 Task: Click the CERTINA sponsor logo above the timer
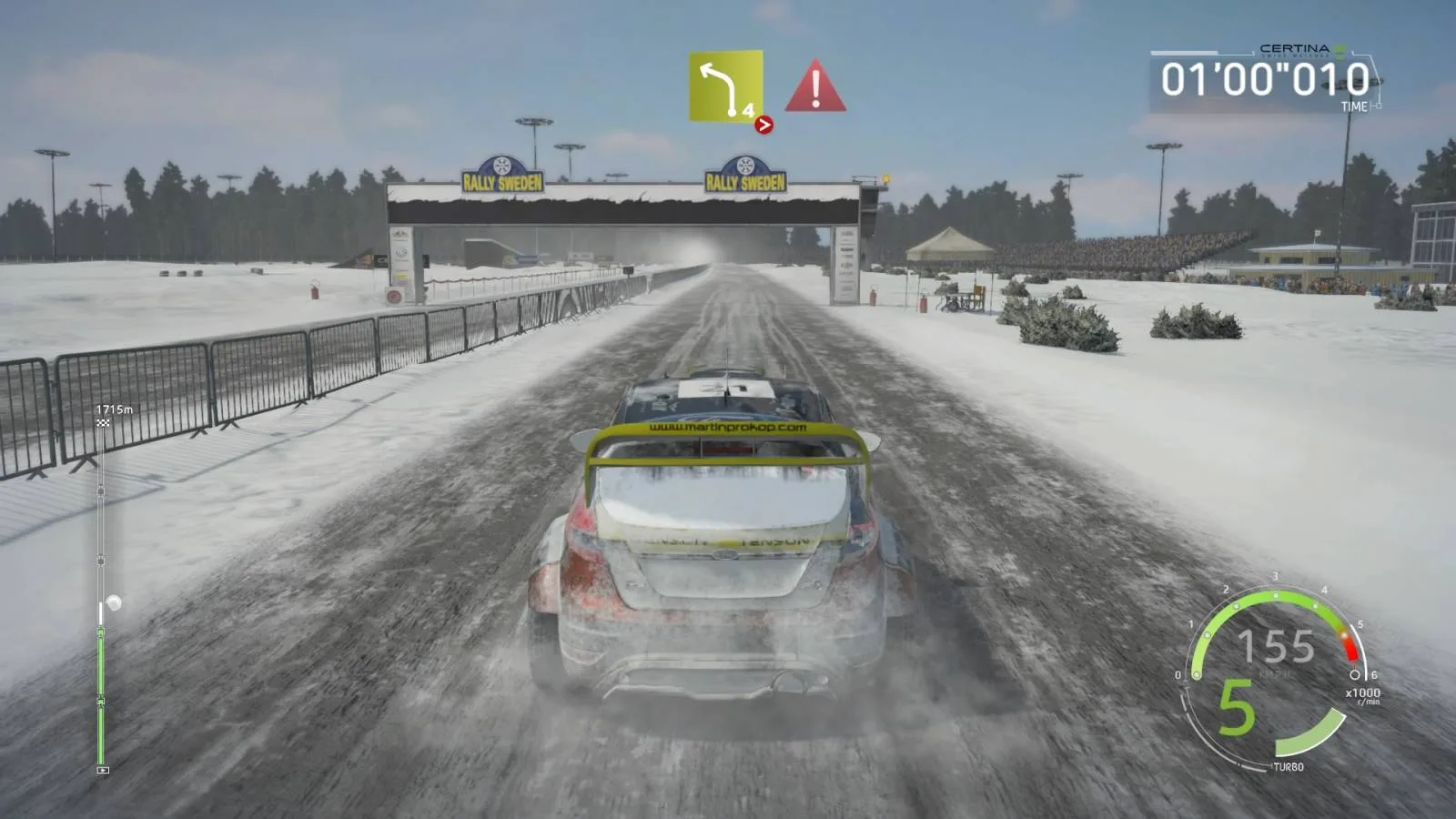coord(1293,49)
